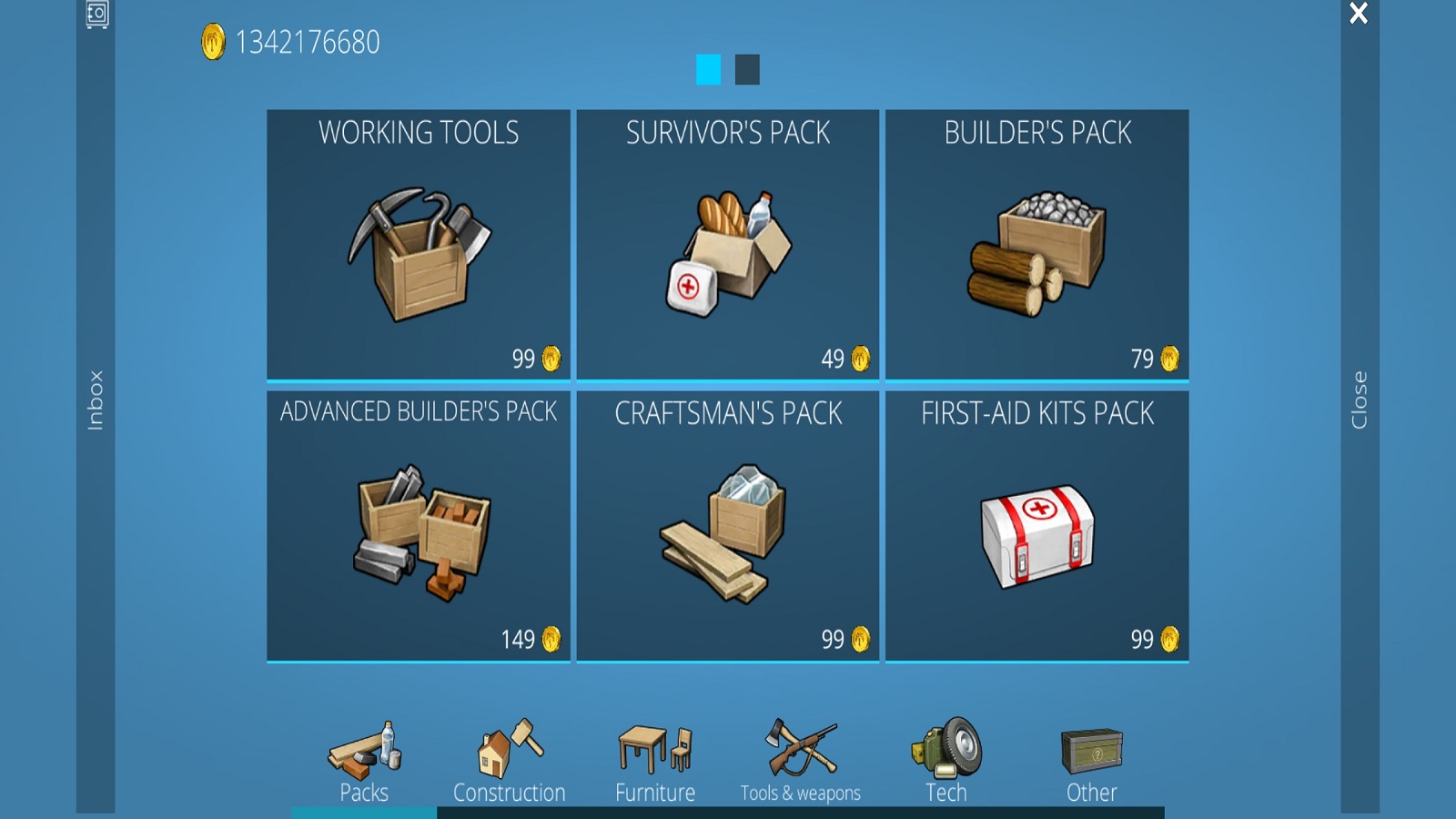The height and width of the screenshot is (819, 1456).
Task: Buy the First-Aid Kits Pack
Action: [1037, 526]
